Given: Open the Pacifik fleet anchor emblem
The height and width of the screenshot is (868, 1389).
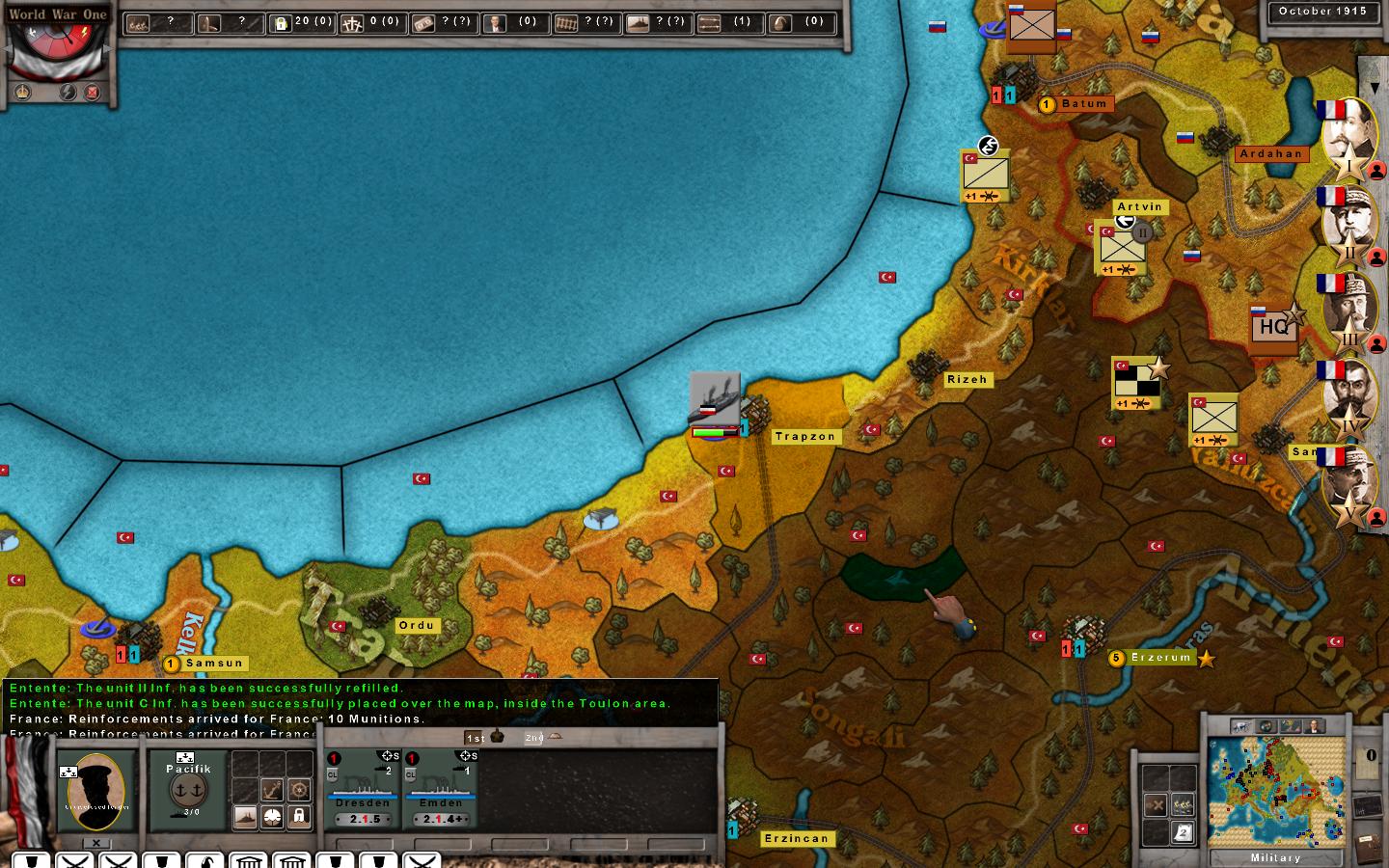Looking at the screenshot, I should click(x=188, y=791).
